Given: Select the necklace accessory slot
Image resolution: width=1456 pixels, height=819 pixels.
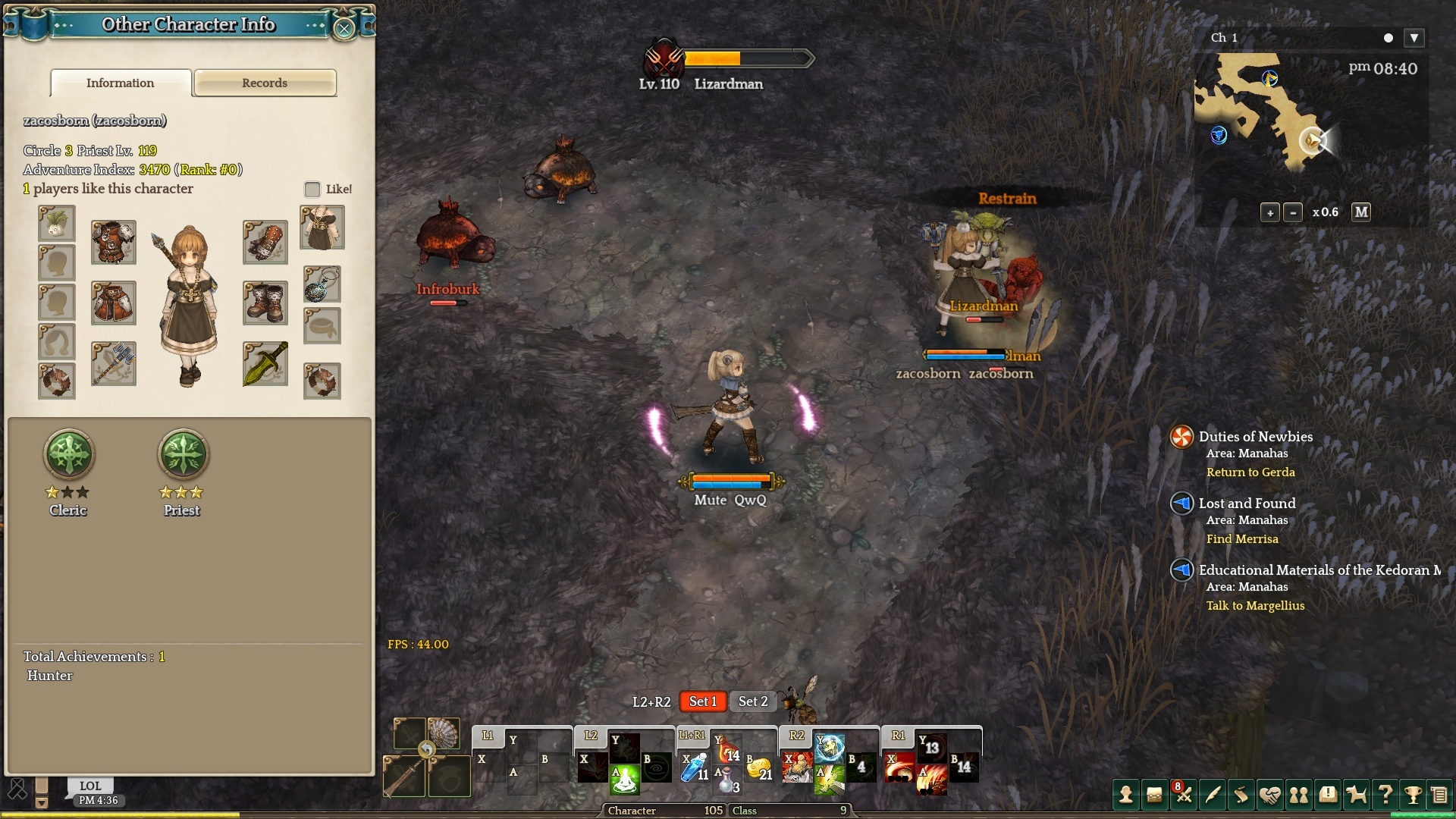Looking at the screenshot, I should pyautogui.click(x=322, y=284).
